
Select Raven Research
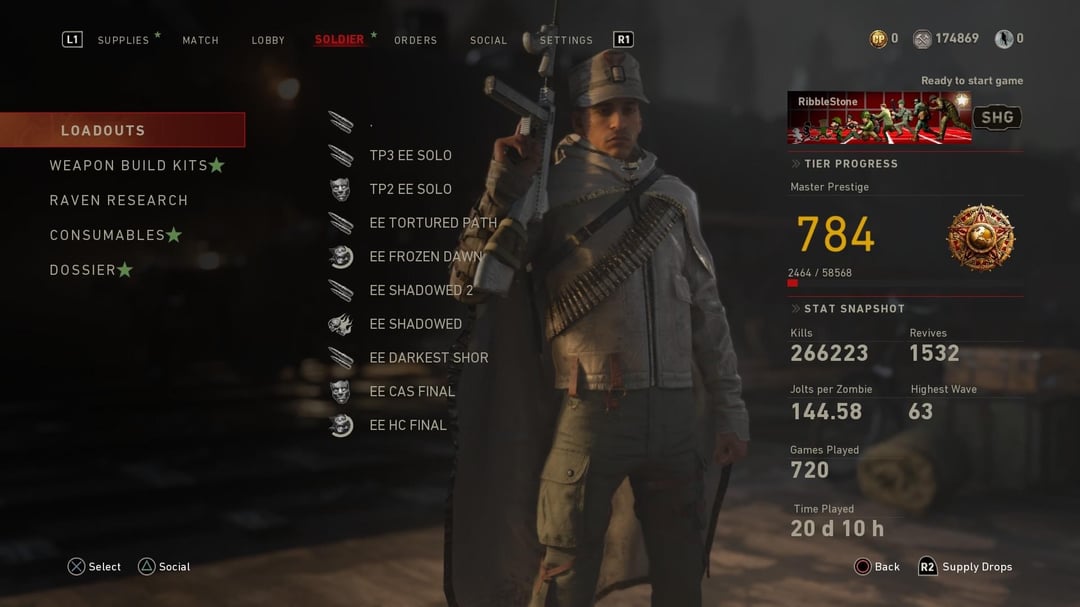click(119, 200)
